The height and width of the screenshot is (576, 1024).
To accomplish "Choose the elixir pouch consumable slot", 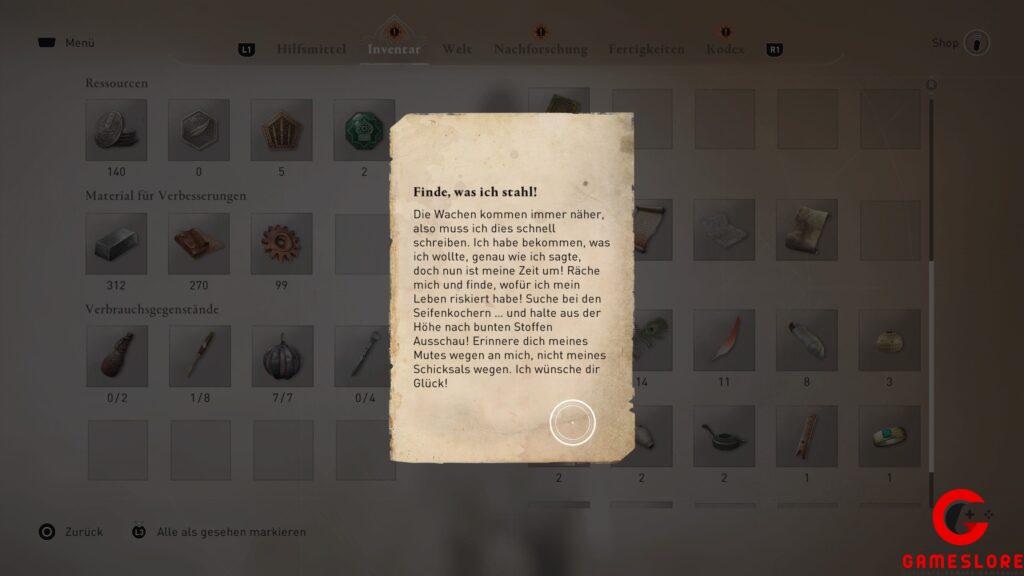I will point(116,356).
